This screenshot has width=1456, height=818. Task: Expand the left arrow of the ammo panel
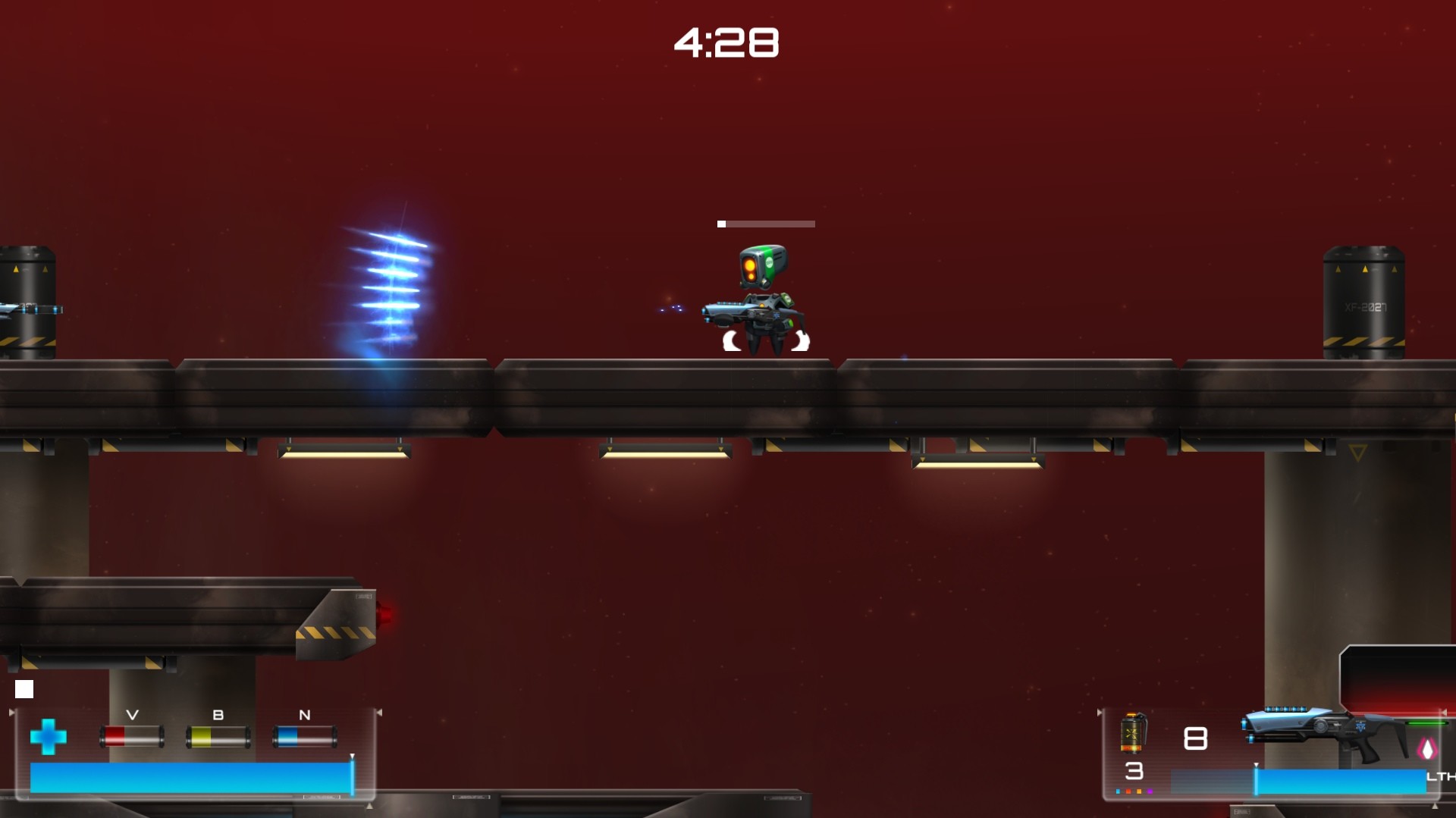coord(11,712)
